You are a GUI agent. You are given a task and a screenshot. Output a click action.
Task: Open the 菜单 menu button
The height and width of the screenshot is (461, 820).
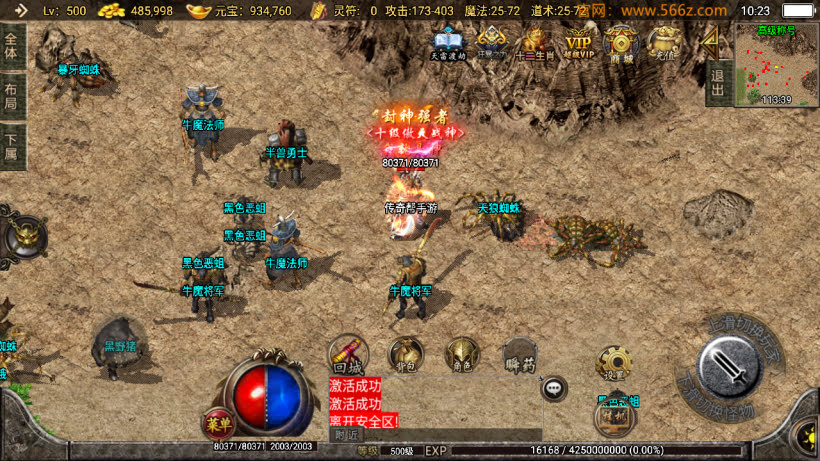coord(216,423)
